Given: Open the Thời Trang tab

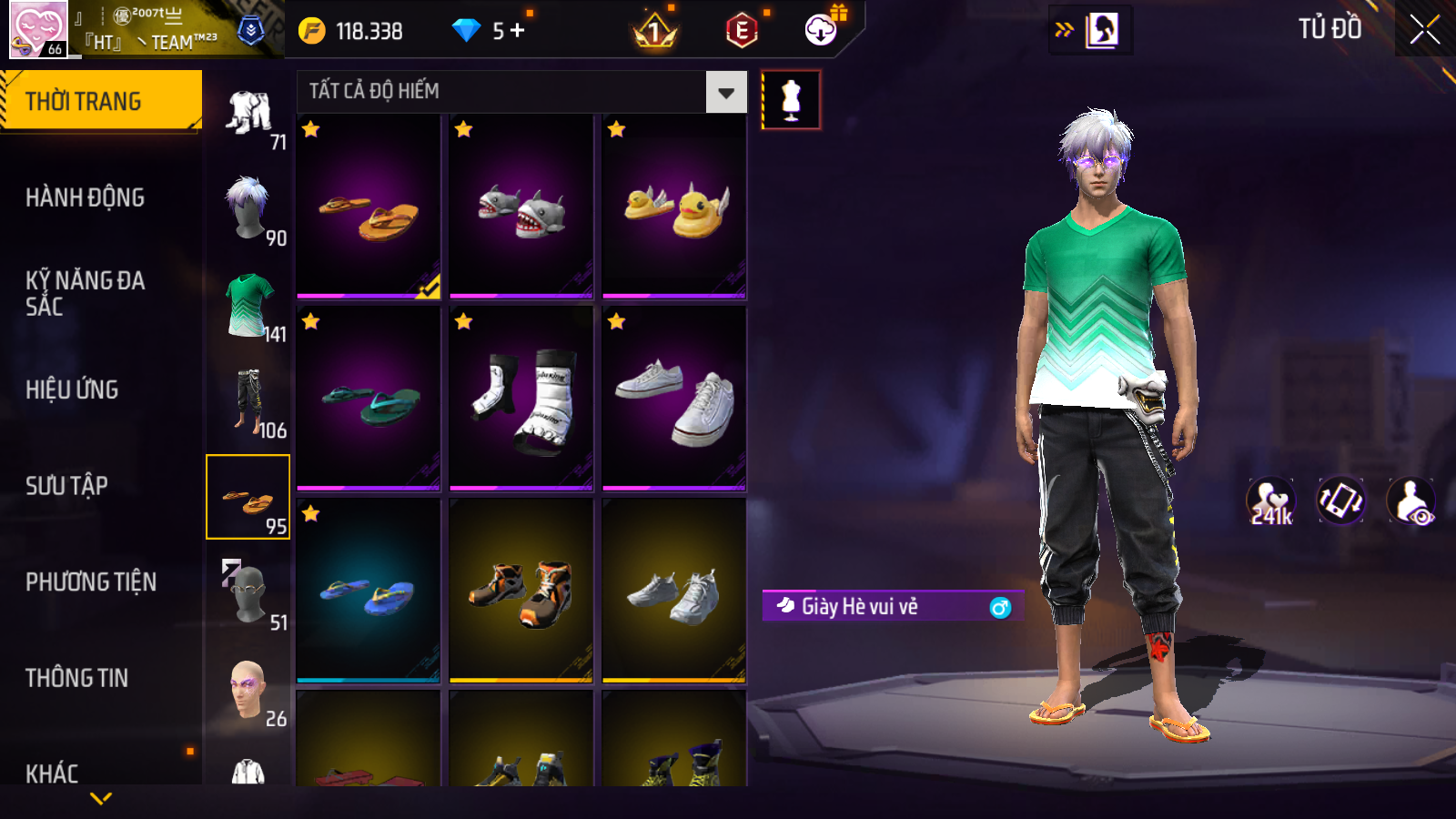Looking at the screenshot, I should (x=100, y=101).
